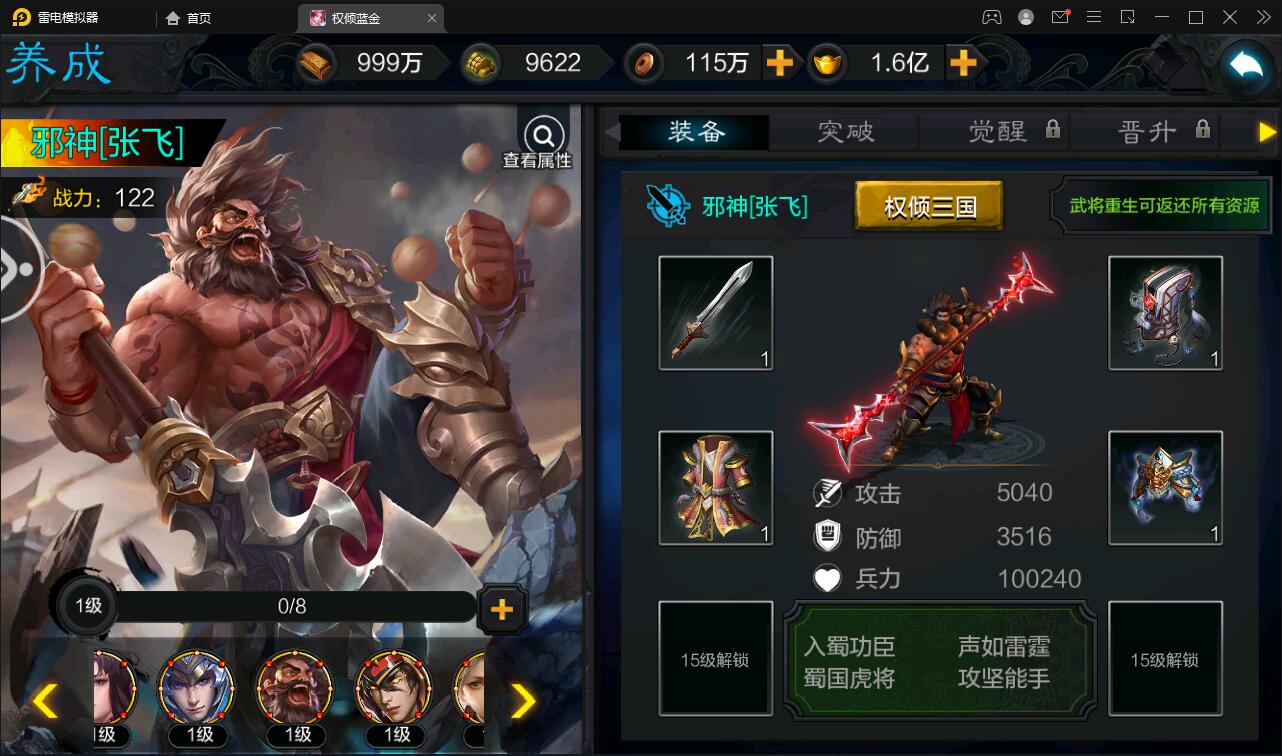Click the 防御 defense shield stat icon

click(827, 536)
